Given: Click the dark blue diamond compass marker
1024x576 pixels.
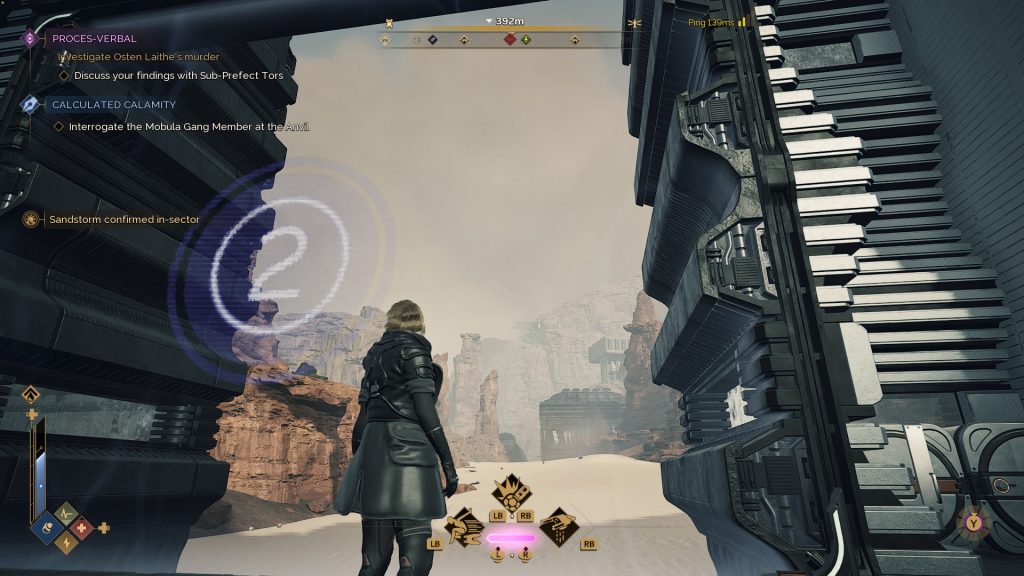Looking at the screenshot, I should tap(433, 41).
